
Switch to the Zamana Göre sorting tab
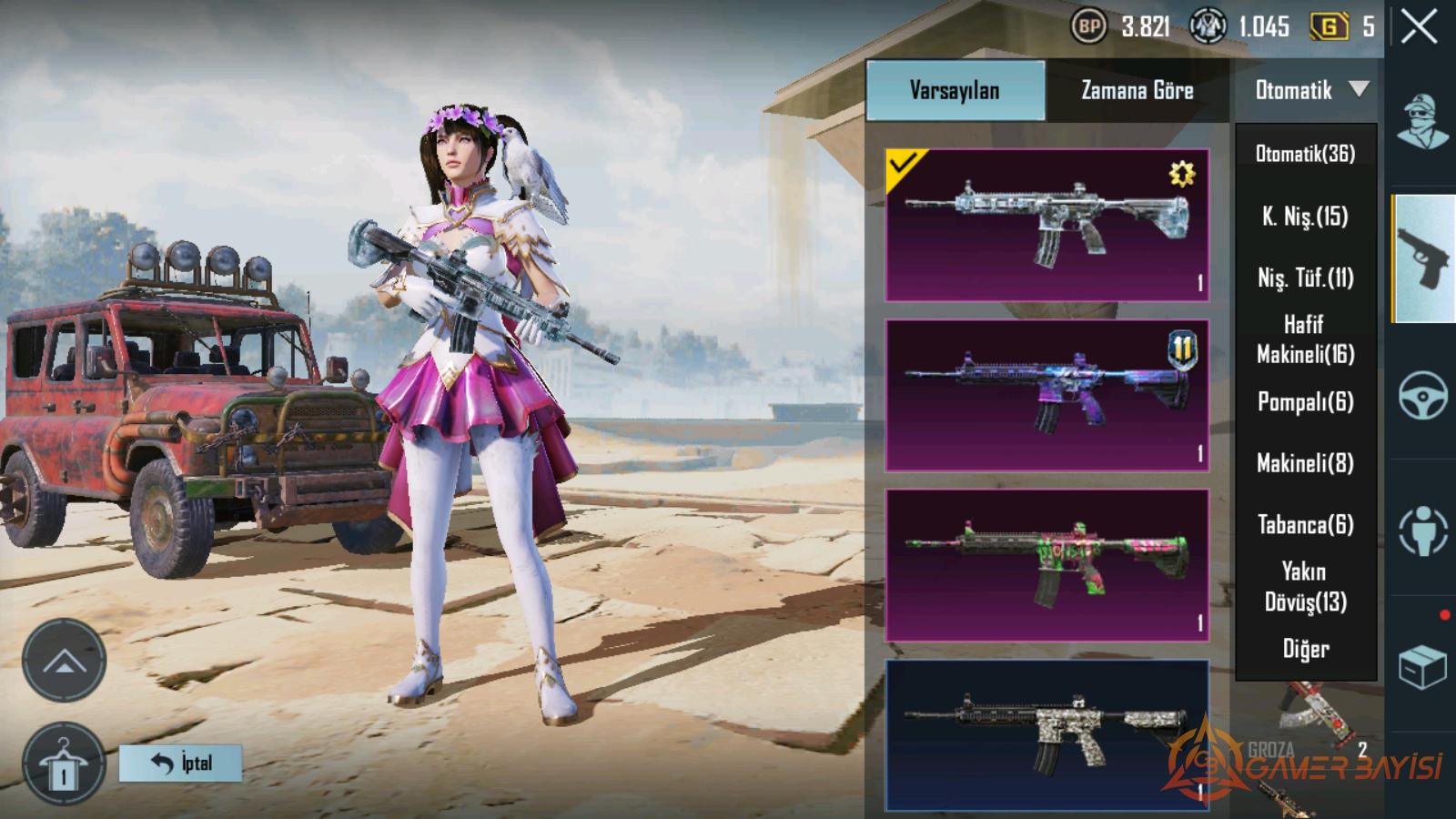pos(1137,90)
